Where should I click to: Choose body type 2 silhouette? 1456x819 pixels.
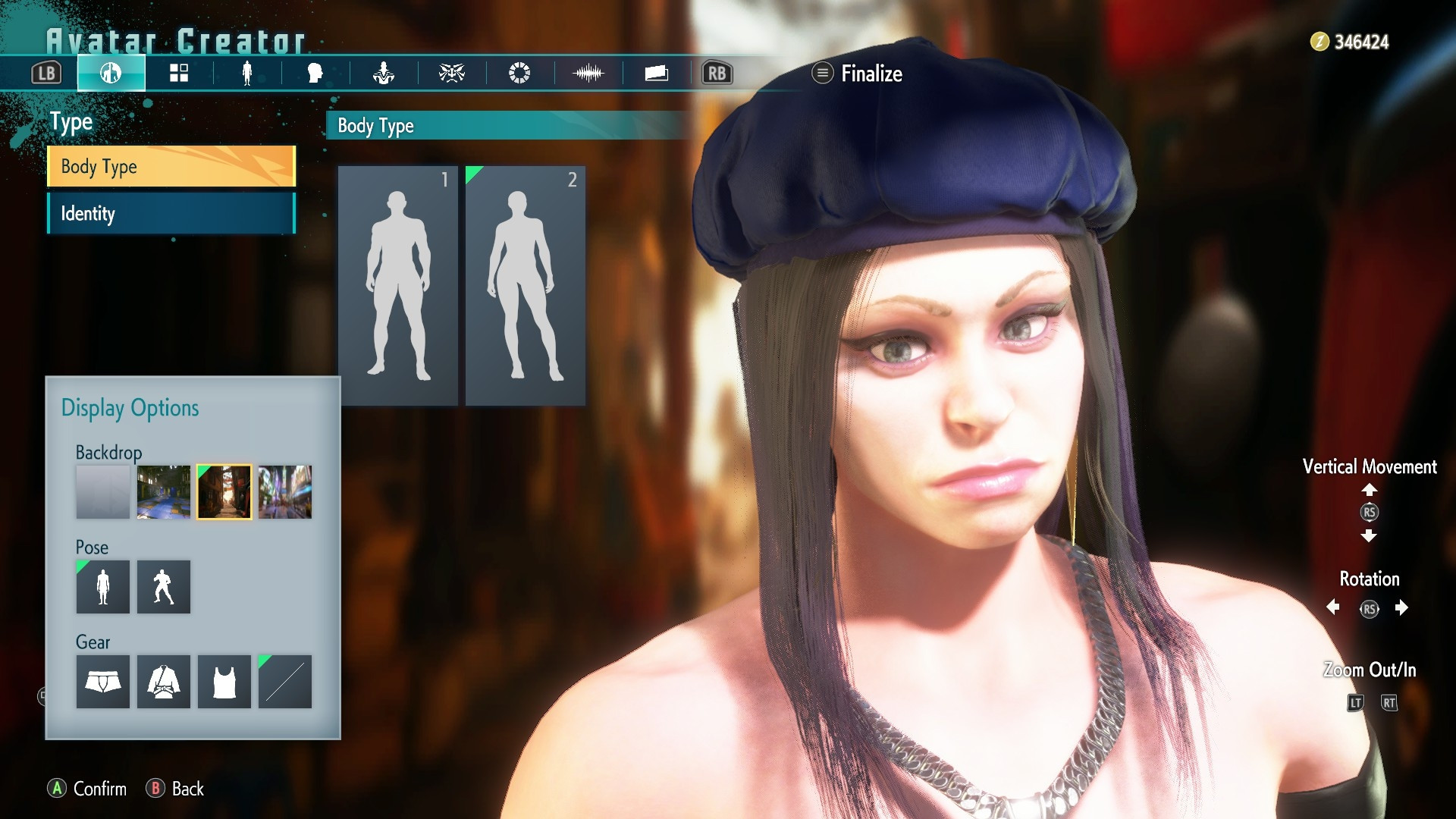526,285
